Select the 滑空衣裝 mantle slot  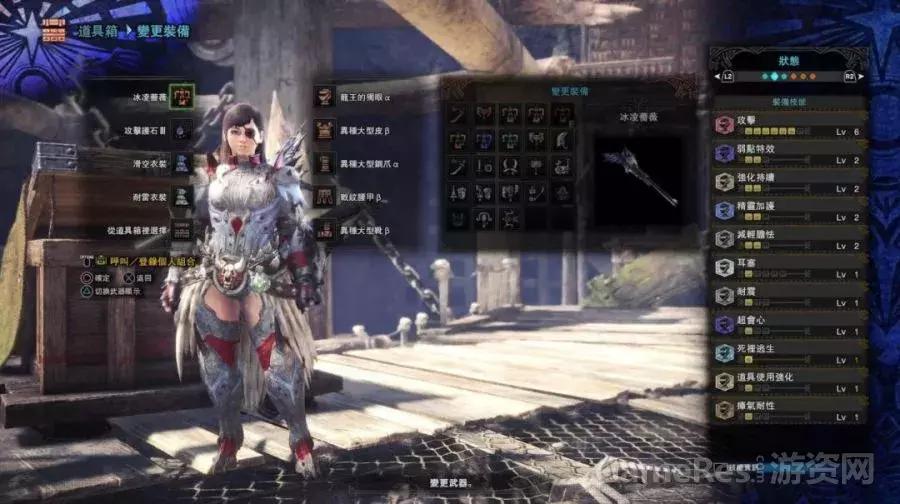pos(181,163)
